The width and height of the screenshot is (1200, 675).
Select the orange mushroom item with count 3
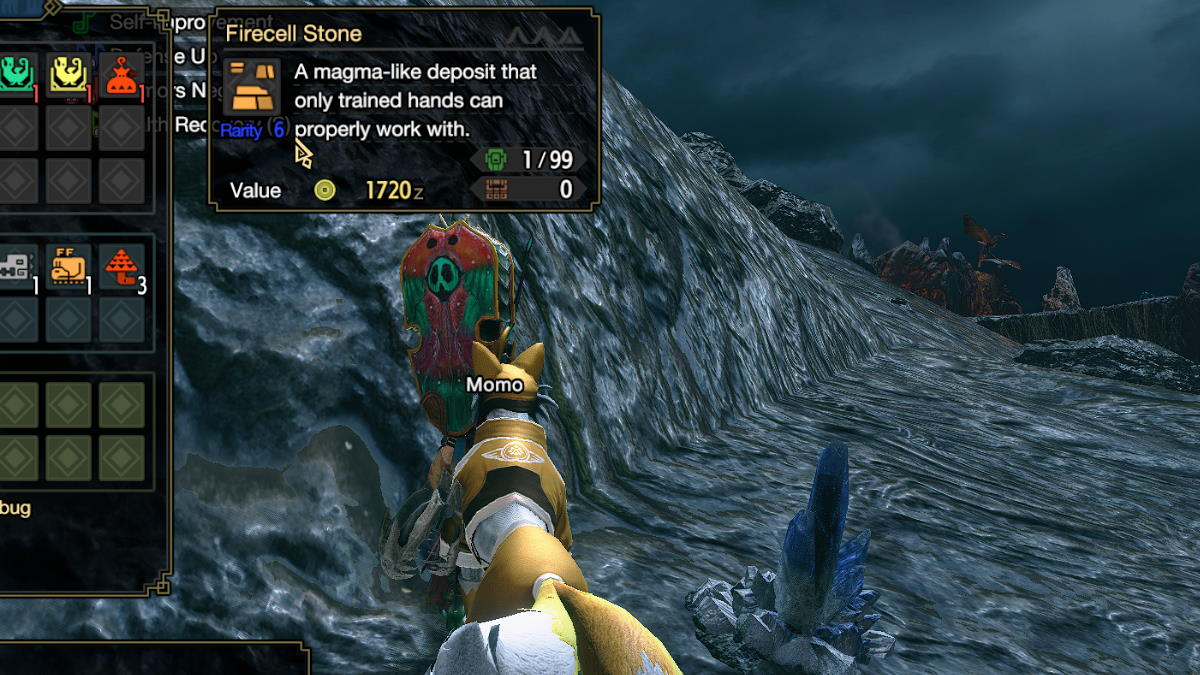point(122,266)
